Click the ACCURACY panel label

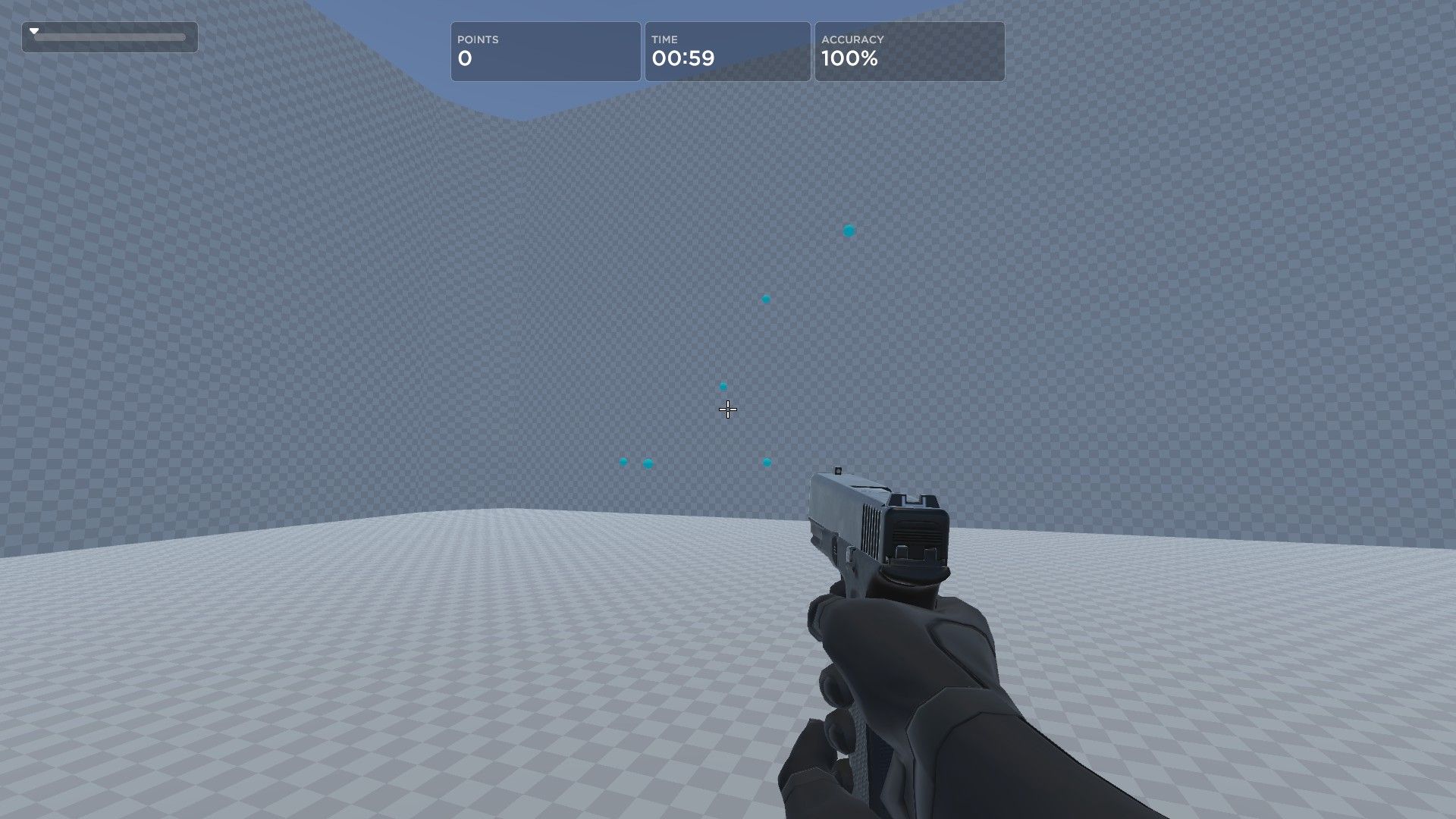pos(852,39)
